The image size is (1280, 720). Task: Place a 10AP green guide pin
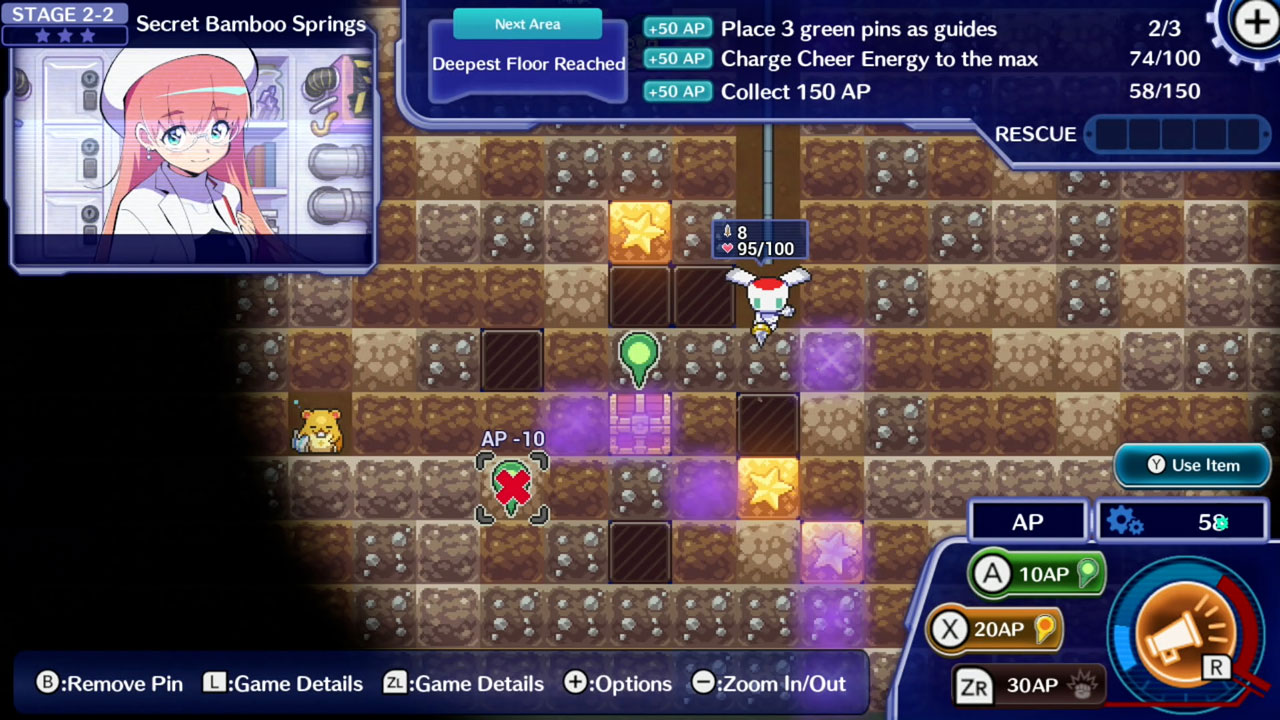pos(1037,574)
